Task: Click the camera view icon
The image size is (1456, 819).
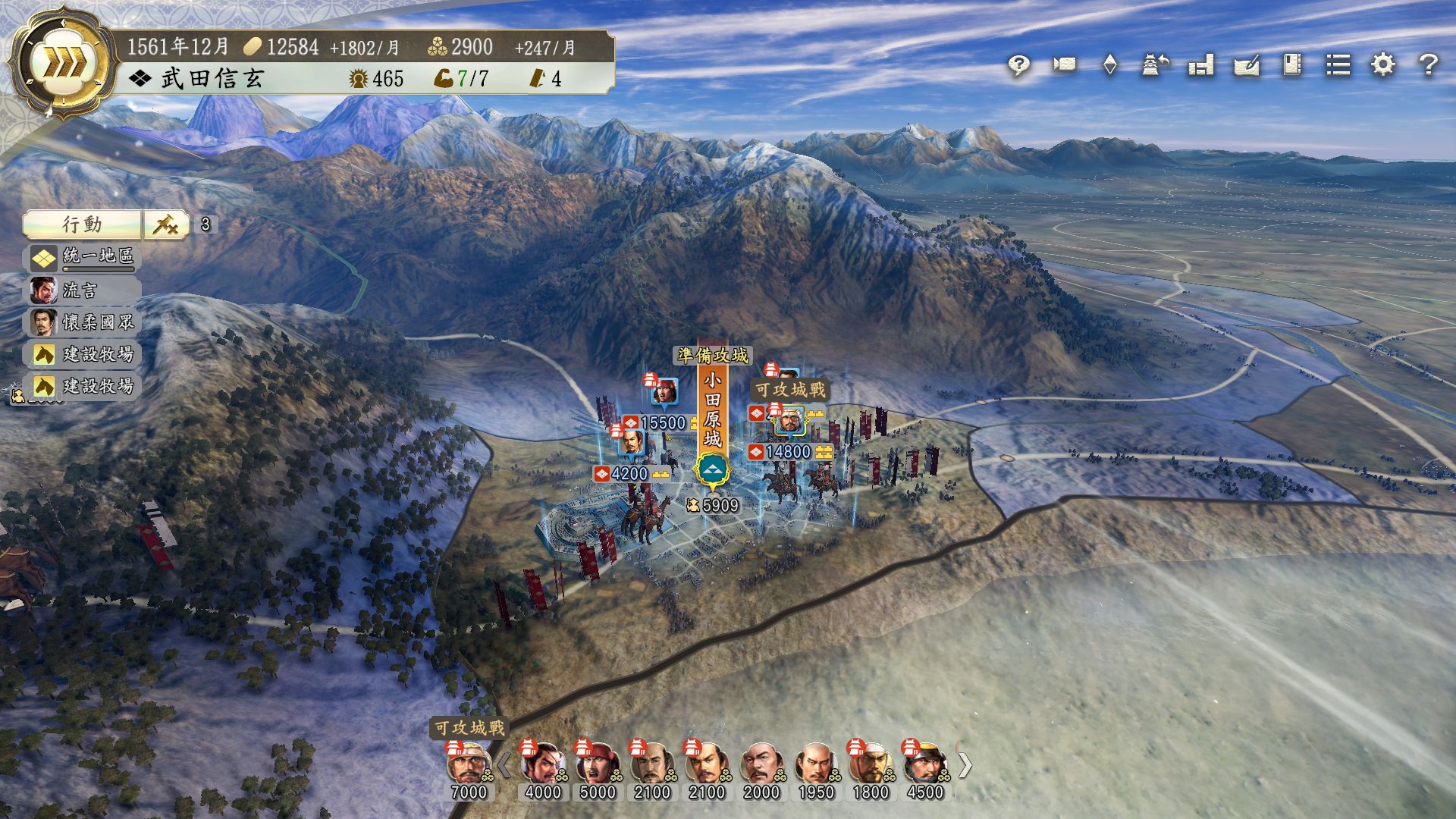Action: click(x=1064, y=65)
